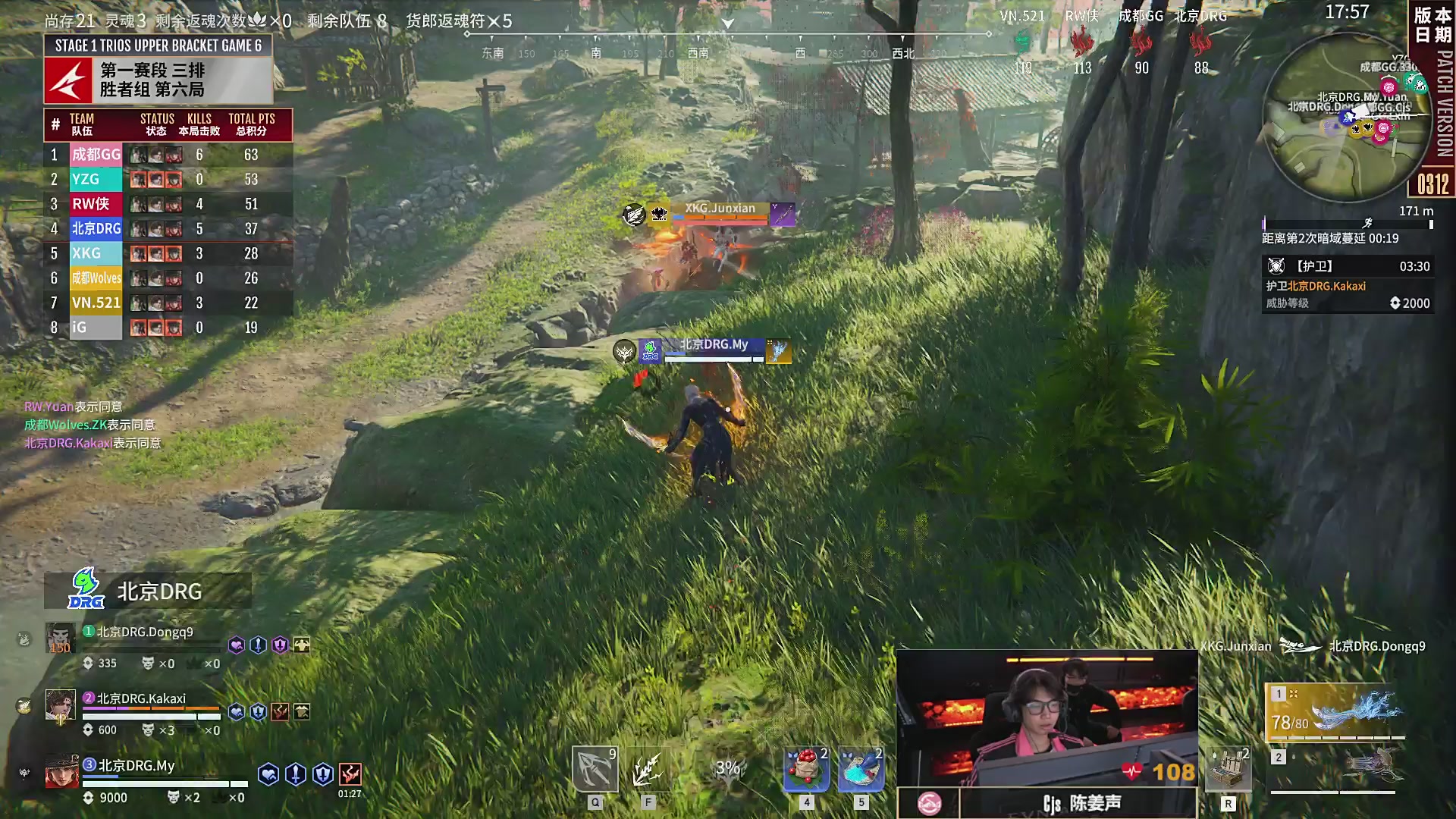Open the circular minimap
This screenshot has width=1456, height=819.
pos(1347,118)
